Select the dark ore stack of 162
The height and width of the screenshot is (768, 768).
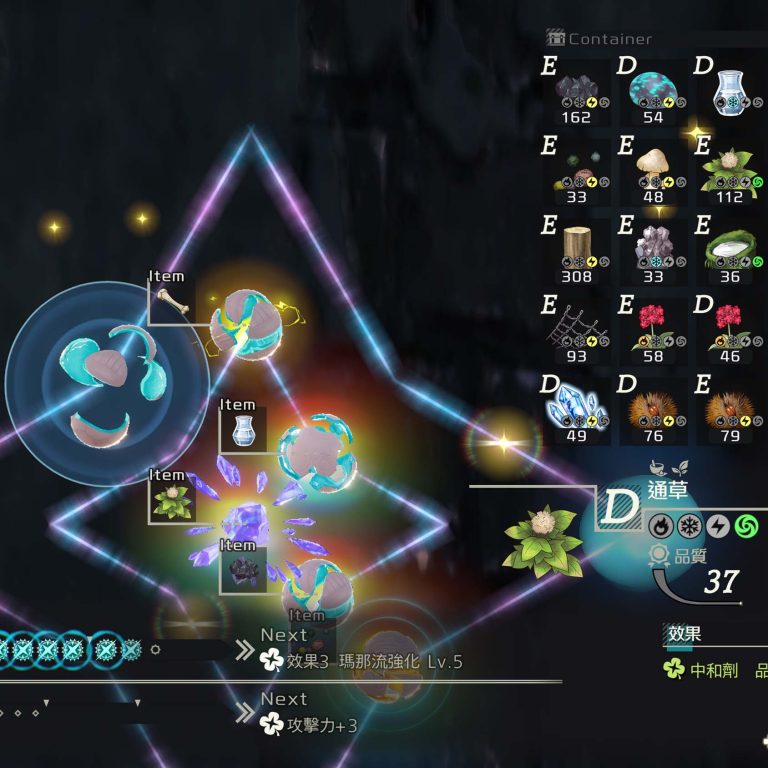[576, 93]
